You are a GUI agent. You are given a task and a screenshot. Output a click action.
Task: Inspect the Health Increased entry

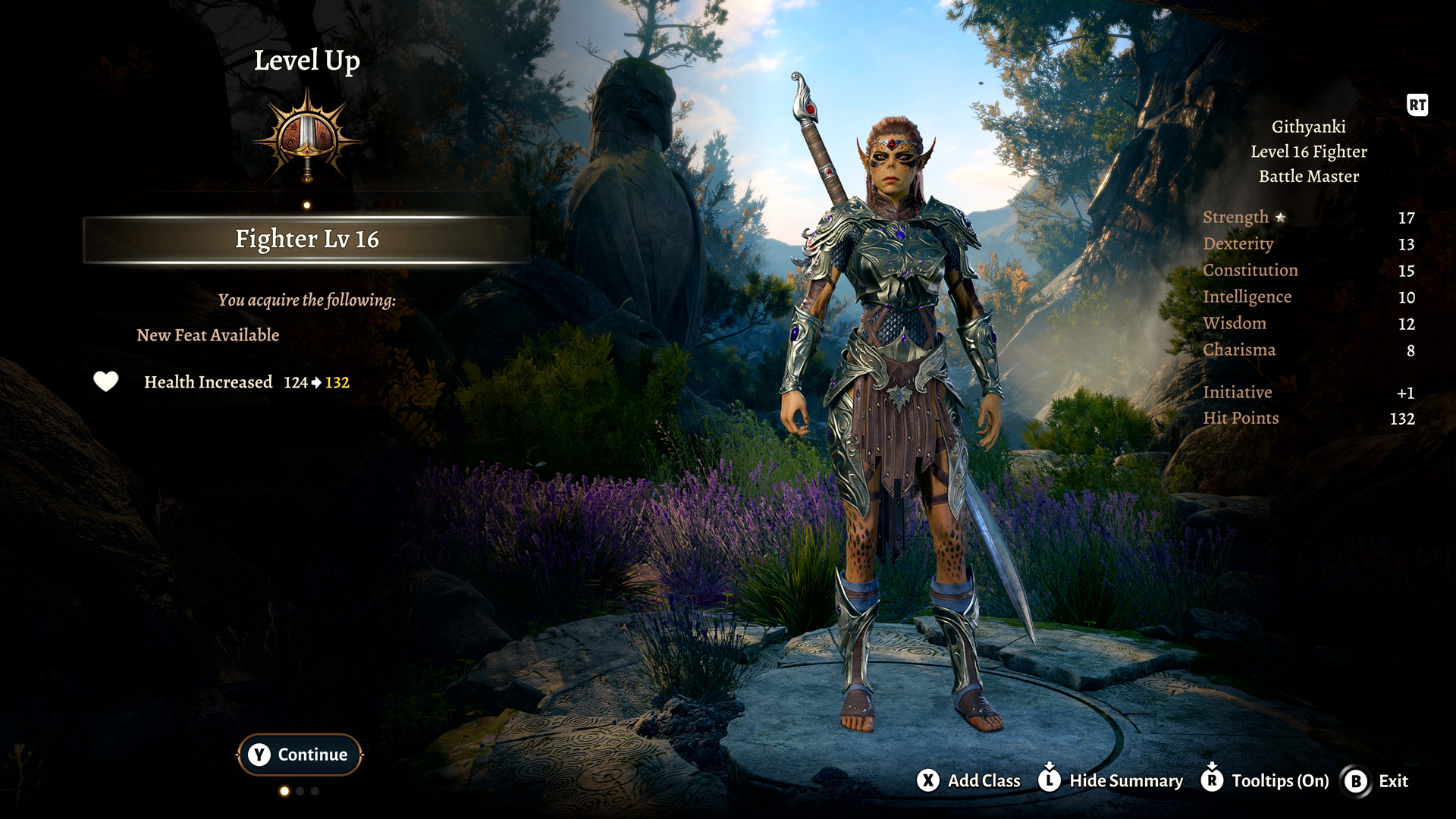point(221,382)
